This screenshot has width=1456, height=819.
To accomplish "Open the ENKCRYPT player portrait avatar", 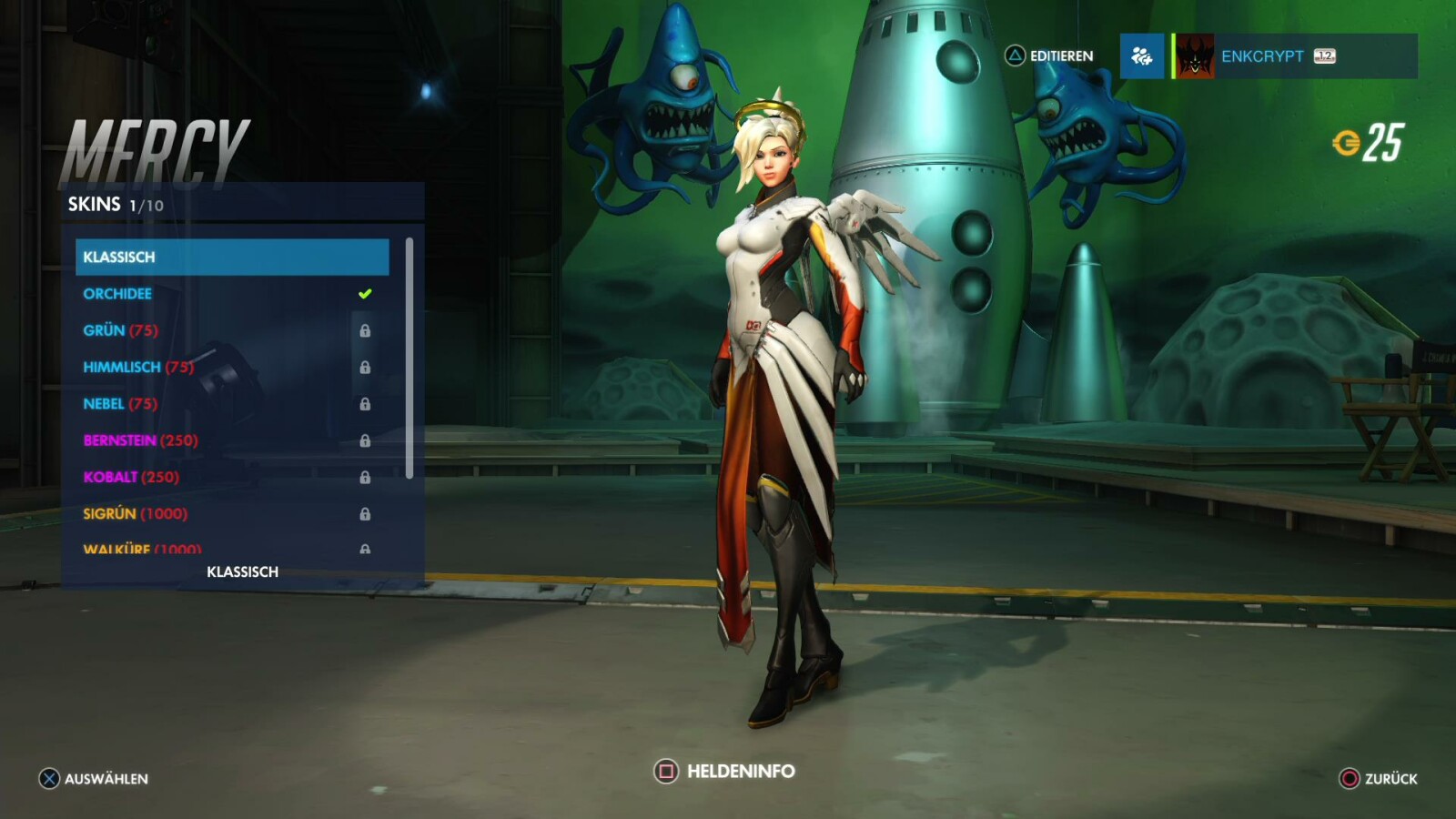I will pos(1196,56).
